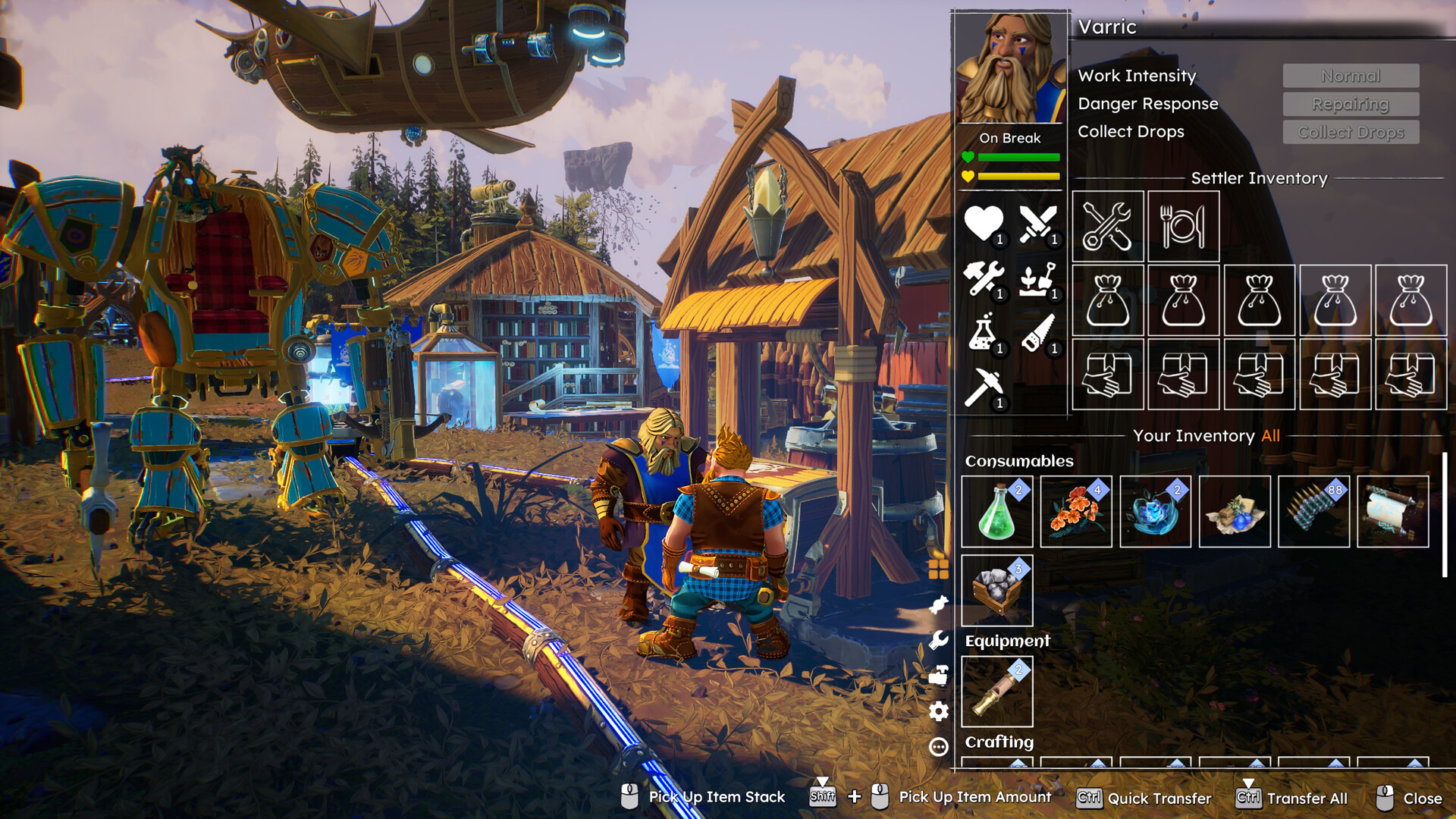Image resolution: width=1456 pixels, height=819 pixels.
Task: Select the orange flowers stack
Action: coord(1076,512)
